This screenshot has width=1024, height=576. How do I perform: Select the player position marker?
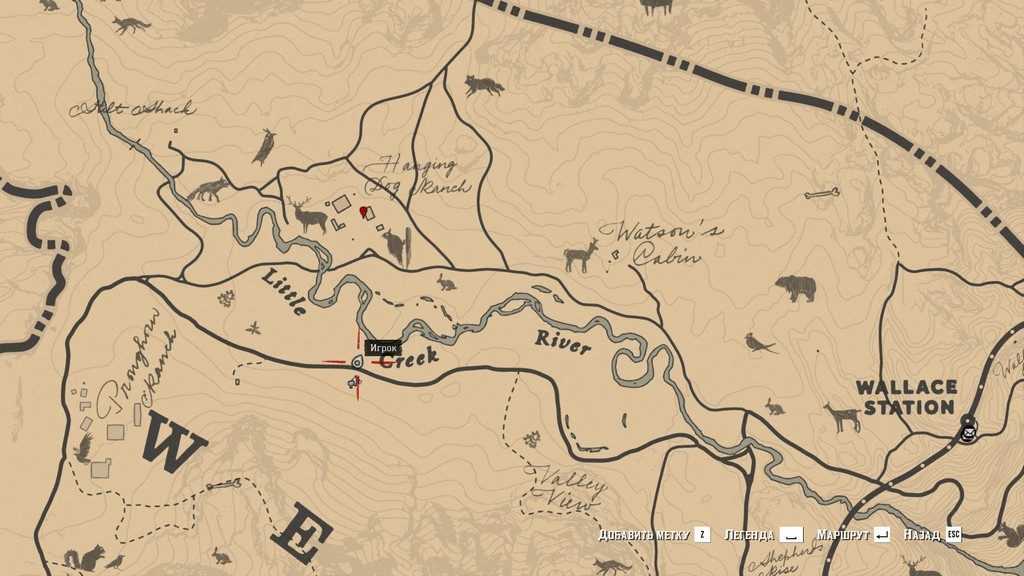357,361
